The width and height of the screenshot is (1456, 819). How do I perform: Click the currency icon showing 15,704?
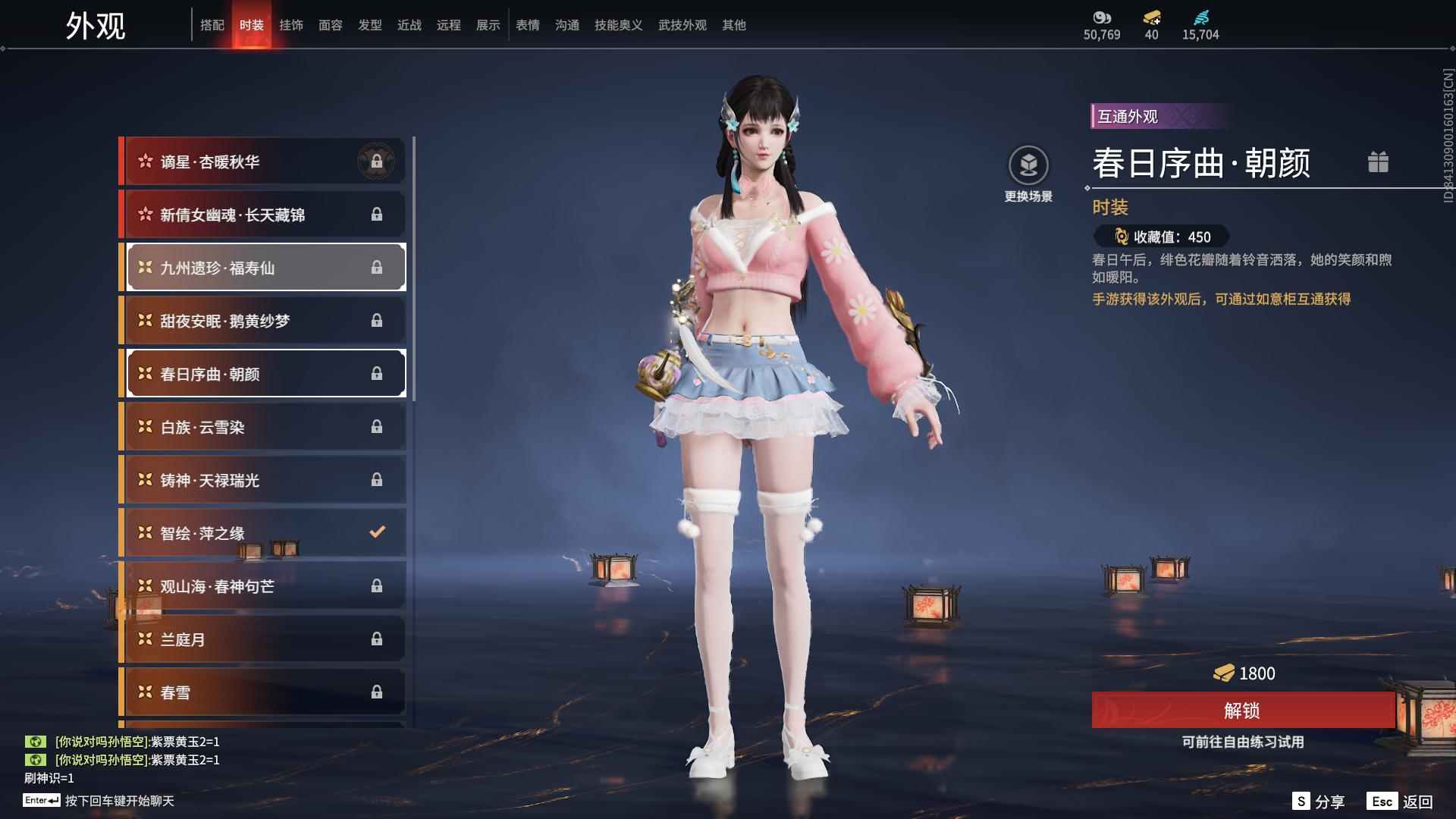click(1202, 17)
